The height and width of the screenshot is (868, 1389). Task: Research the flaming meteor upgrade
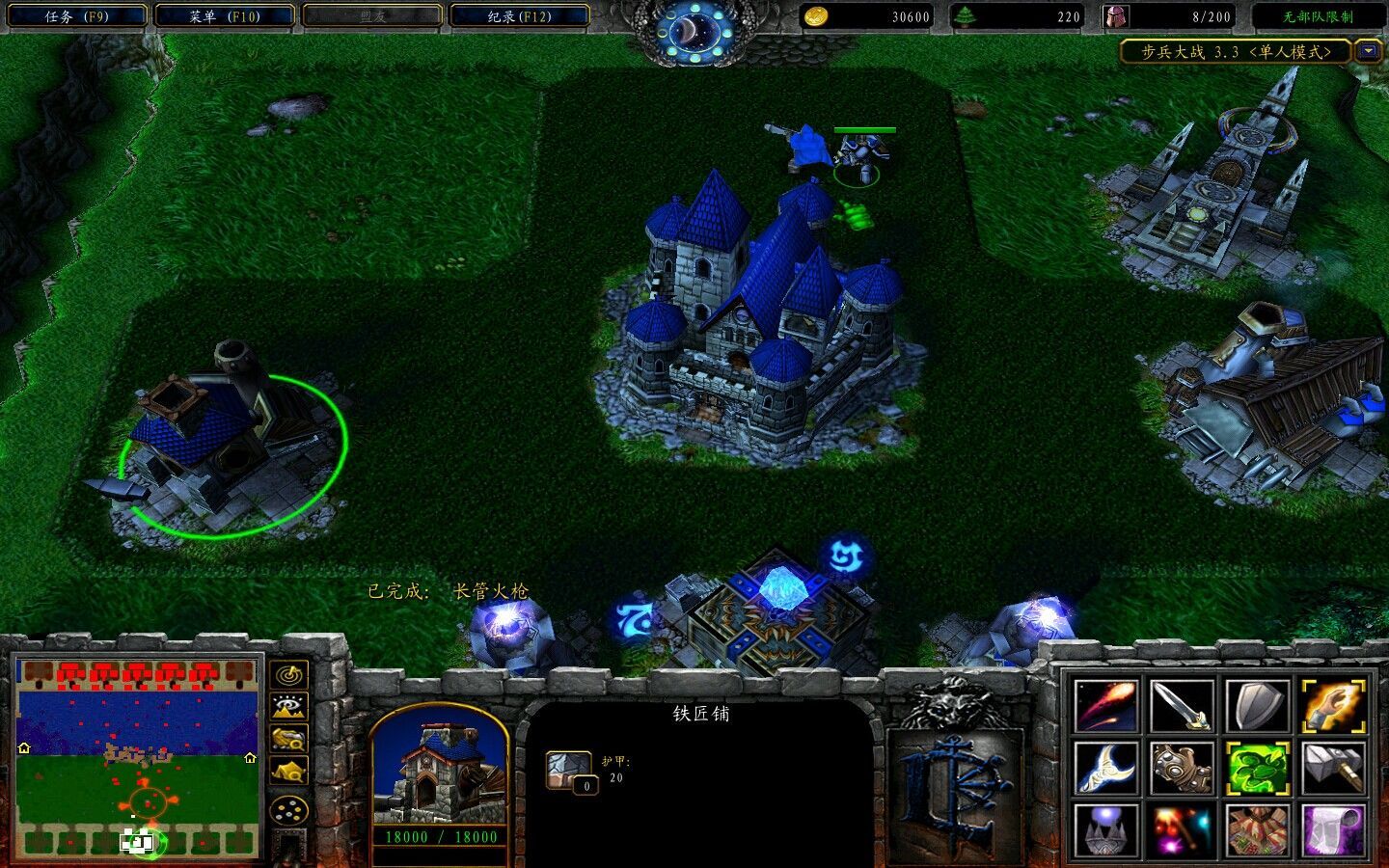pyautogui.click(x=1106, y=706)
